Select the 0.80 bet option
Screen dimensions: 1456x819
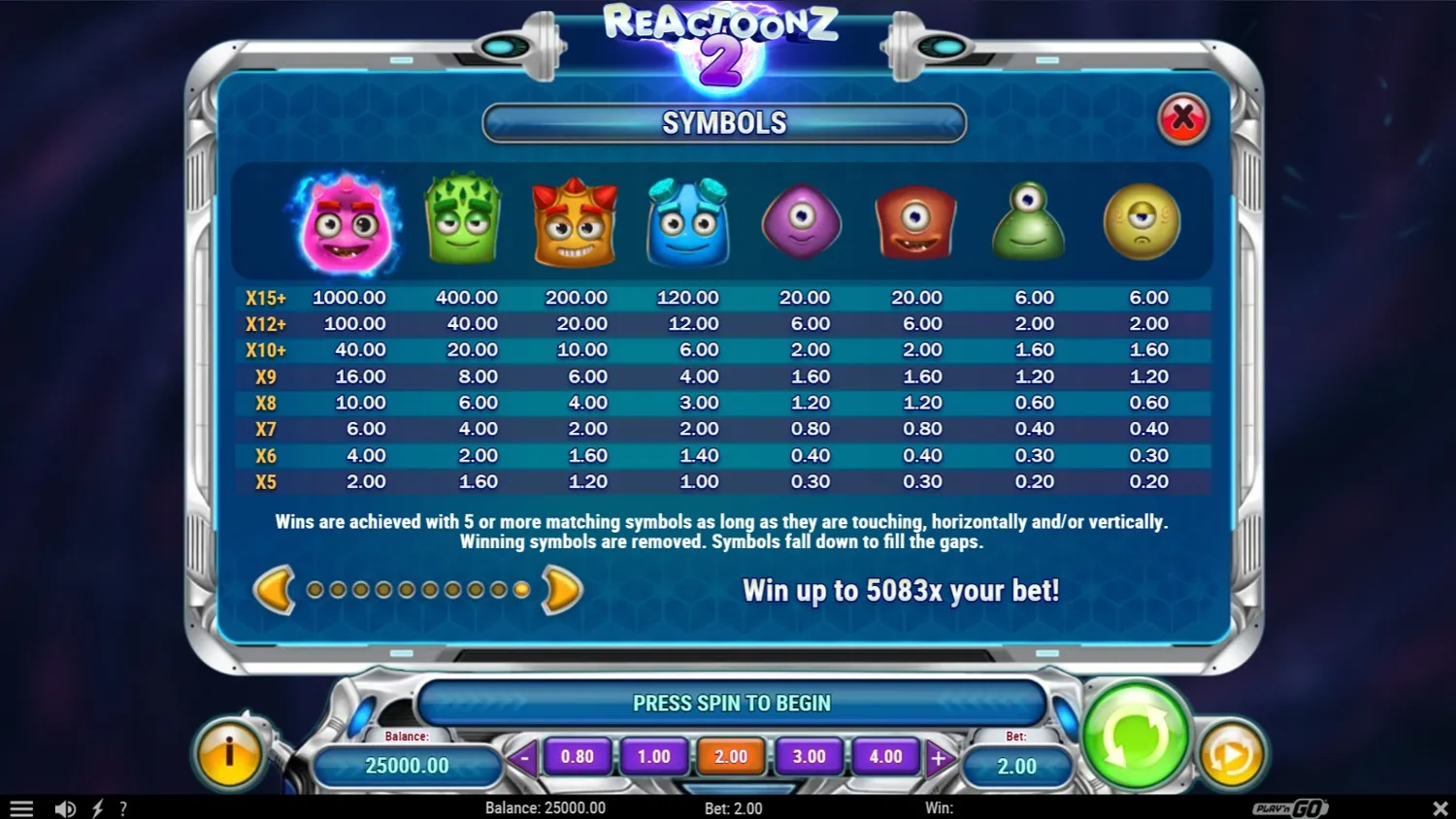[578, 757]
